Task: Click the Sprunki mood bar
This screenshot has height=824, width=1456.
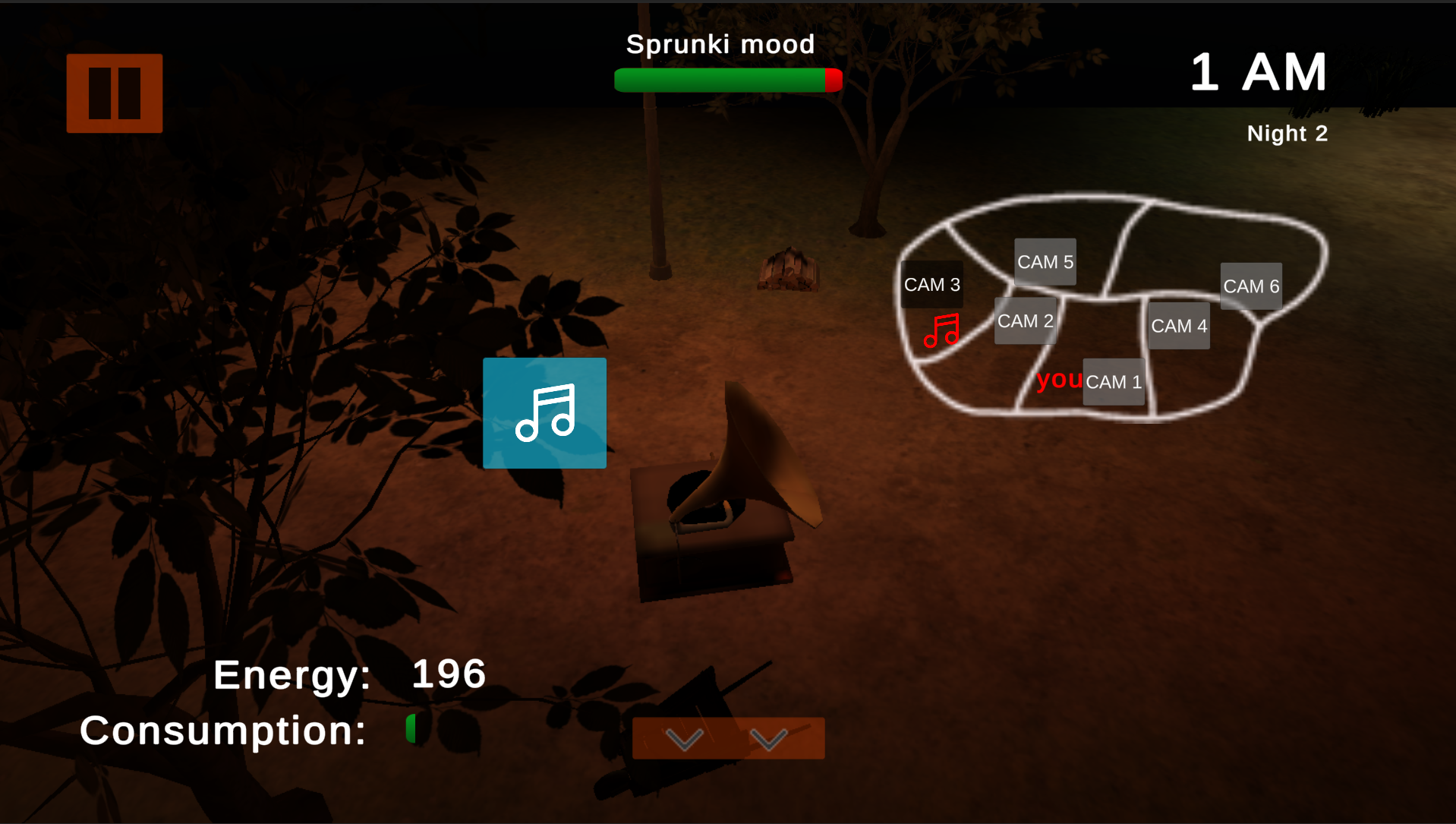Action: point(727,78)
